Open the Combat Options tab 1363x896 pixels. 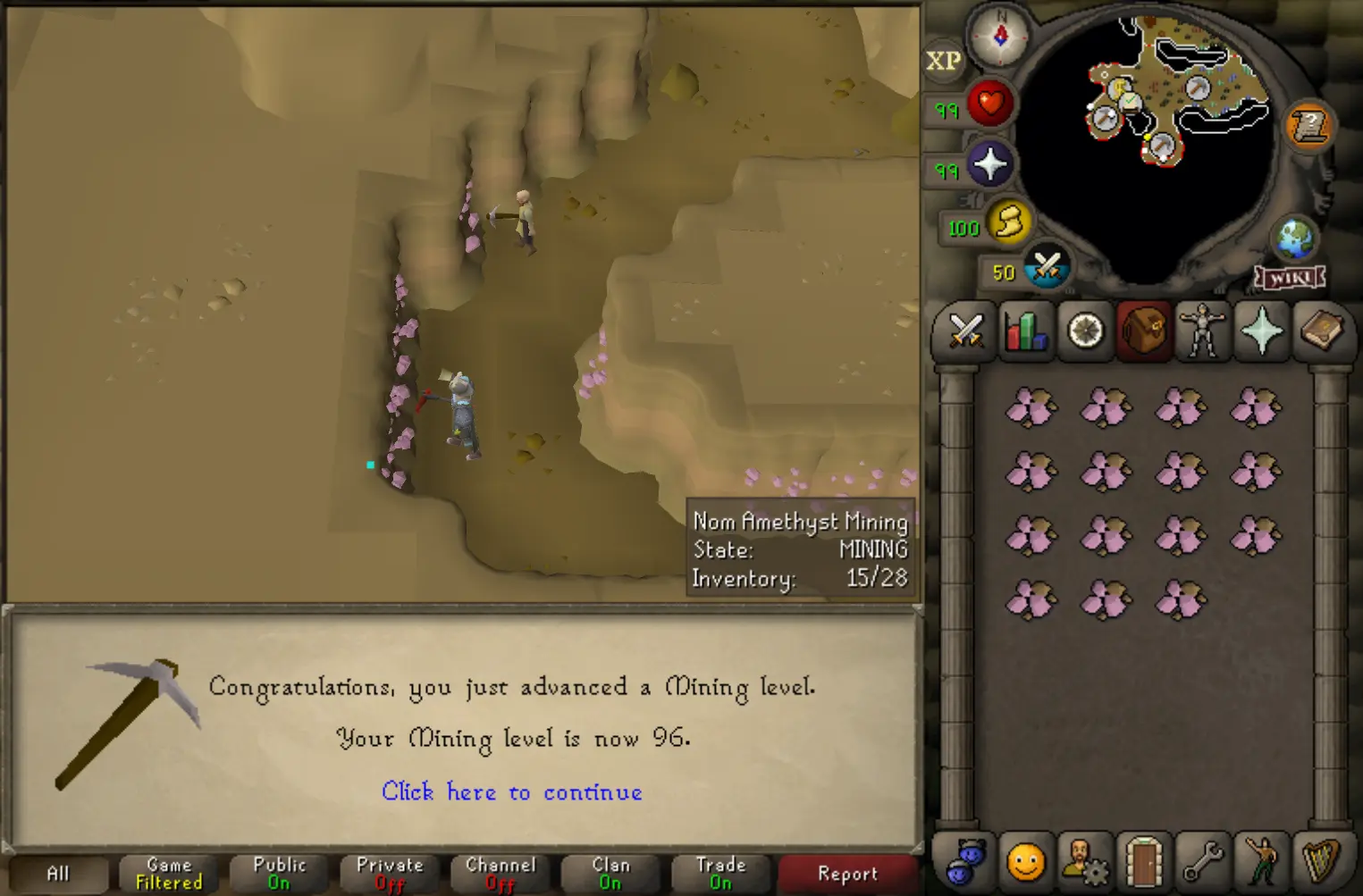point(964,331)
